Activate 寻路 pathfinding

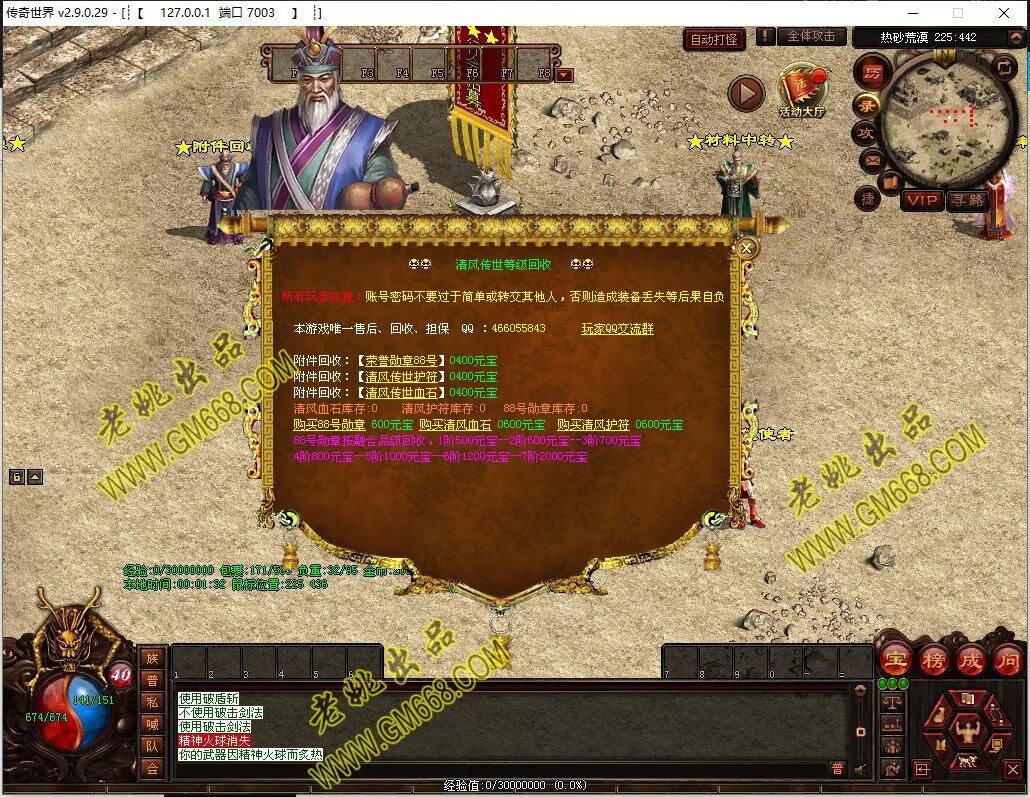(966, 200)
